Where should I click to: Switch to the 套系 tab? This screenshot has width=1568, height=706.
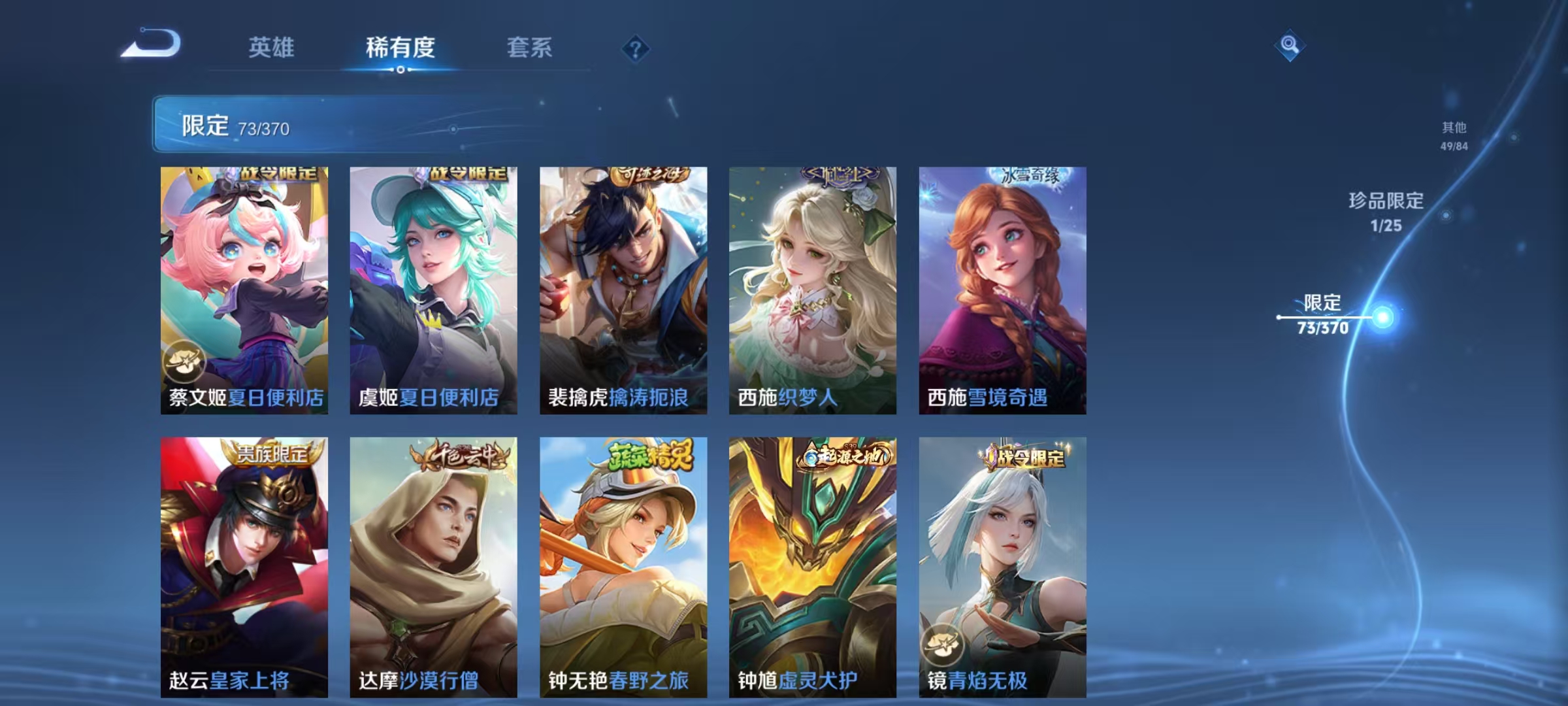tap(531, 48)
